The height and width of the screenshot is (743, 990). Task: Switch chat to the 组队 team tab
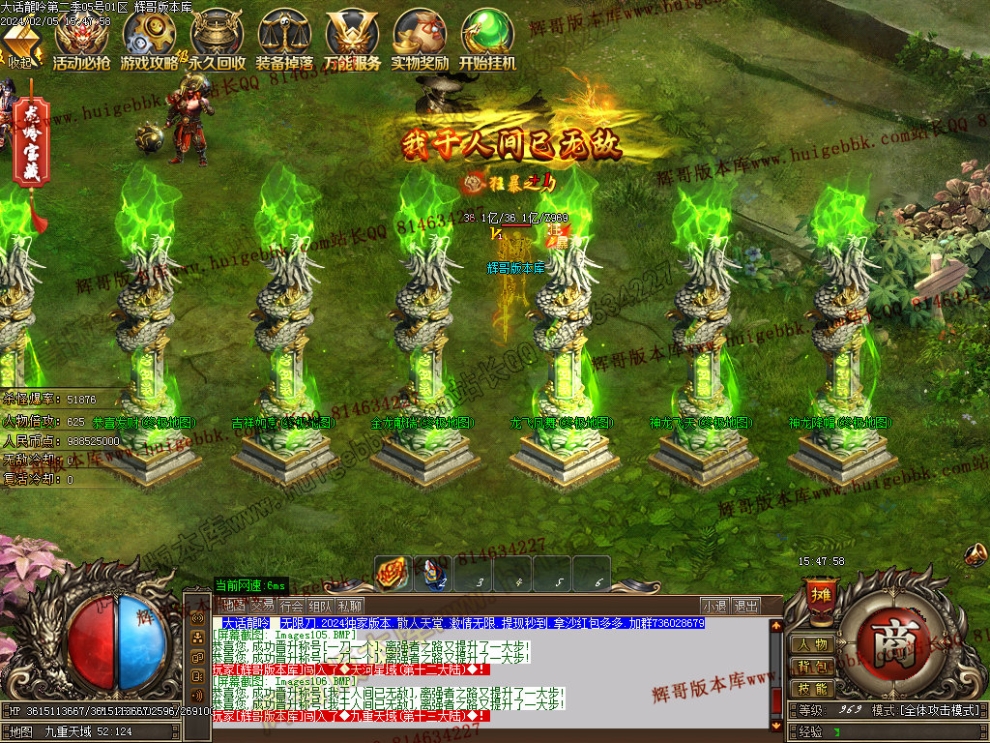[320, 606]
